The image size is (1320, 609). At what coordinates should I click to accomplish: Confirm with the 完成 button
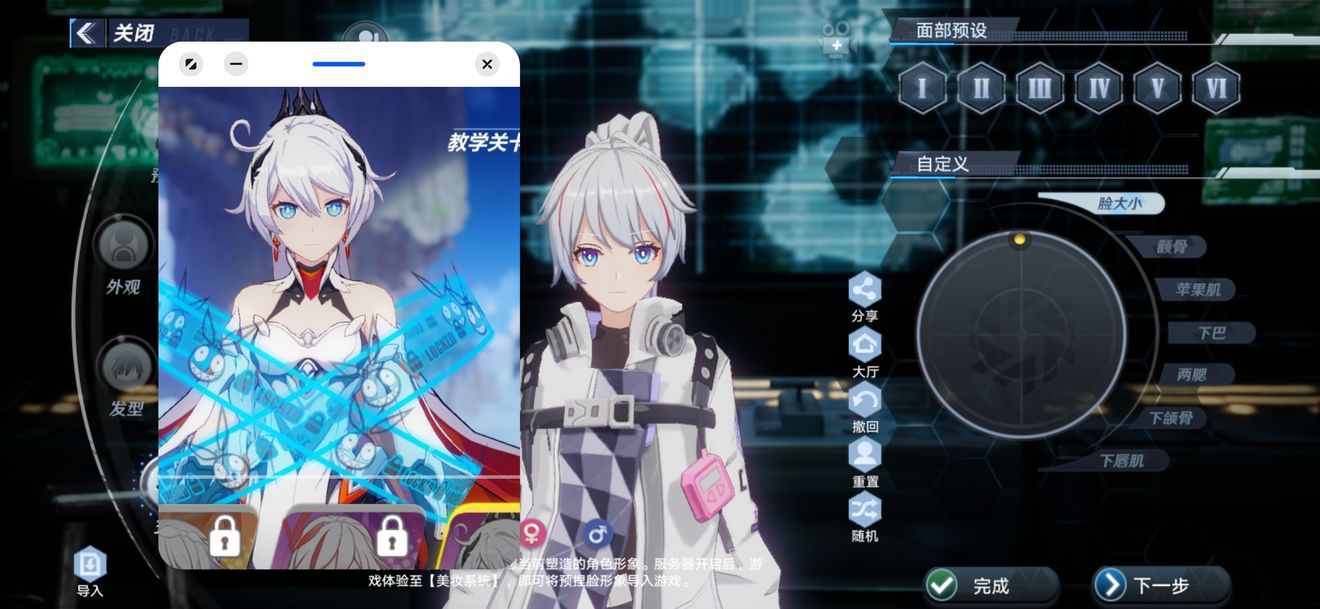click(990, 586)
